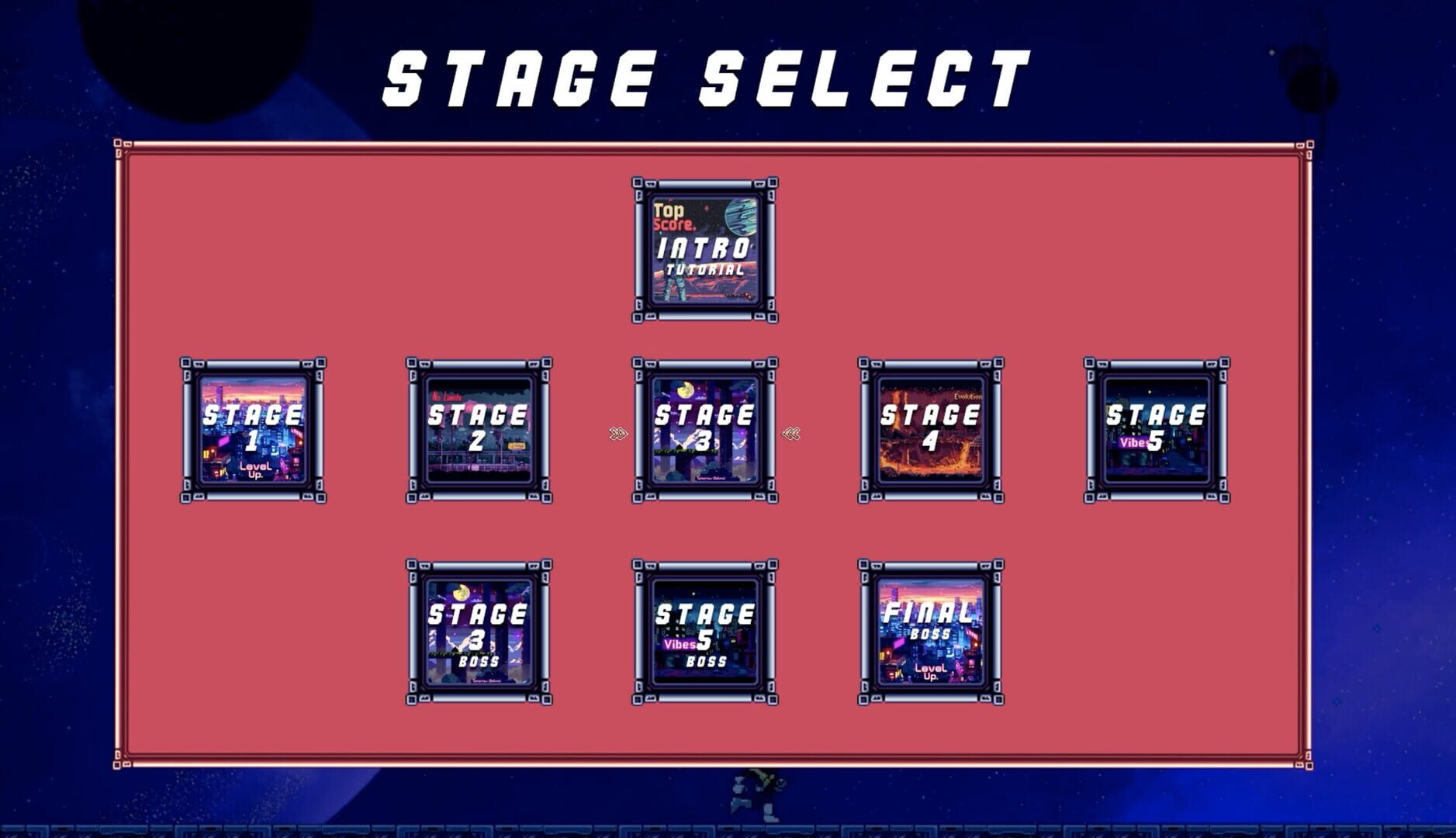Viewport: 1456px width, 838px height.
Task: Click the Evolution label on Stage 4 tile
Action: 969,396
